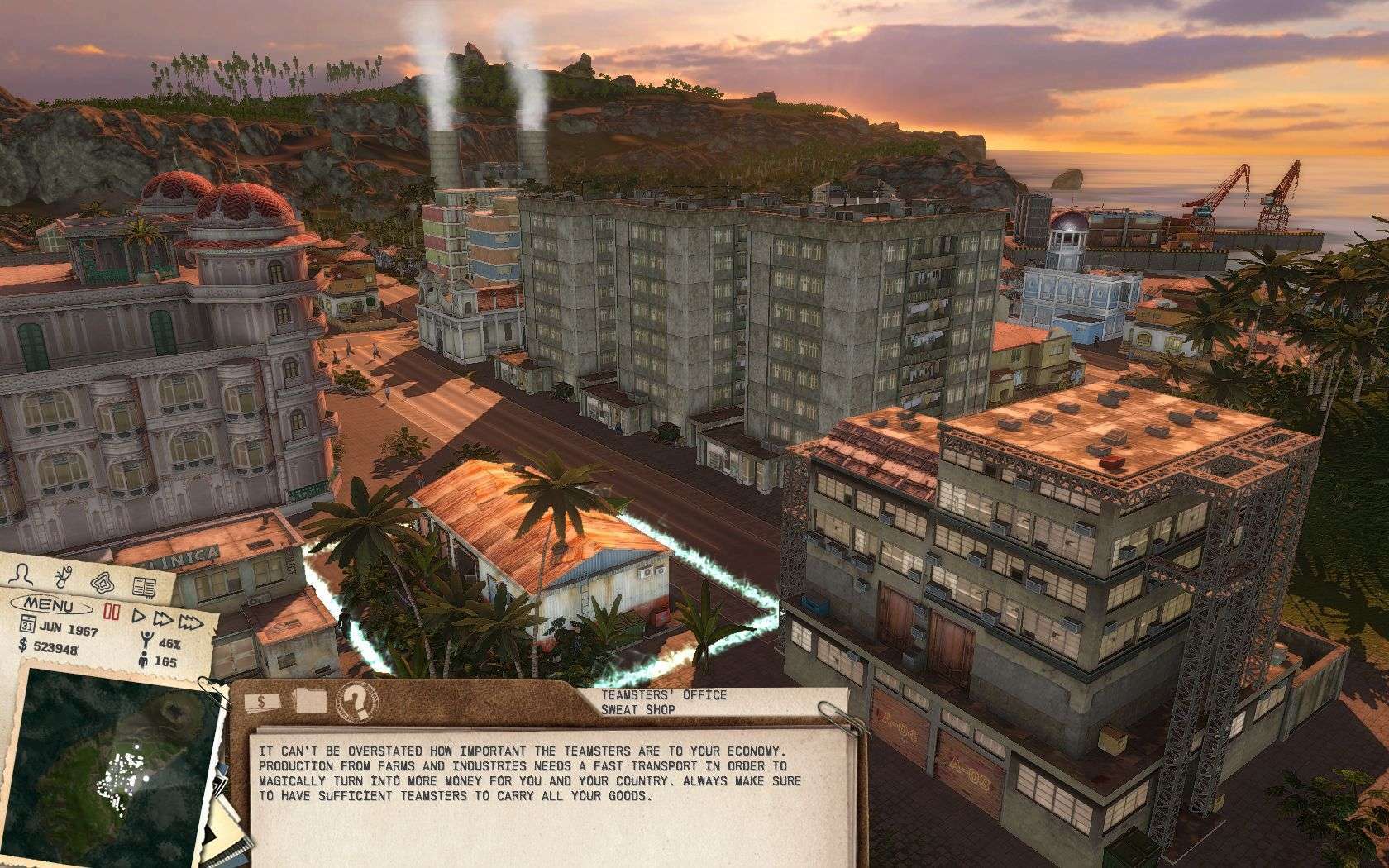Click the dollar budget icon on building panel

pos(260,701)
